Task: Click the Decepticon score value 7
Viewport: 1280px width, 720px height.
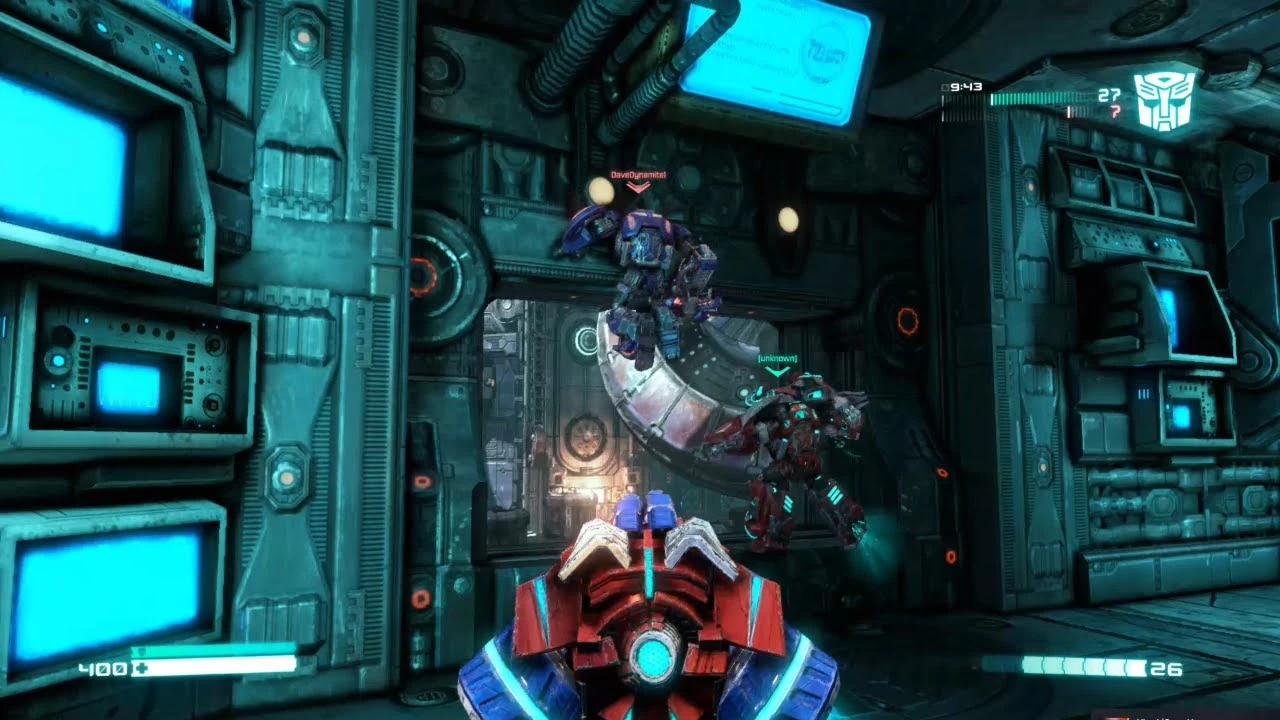Action: pos(1114,110)
